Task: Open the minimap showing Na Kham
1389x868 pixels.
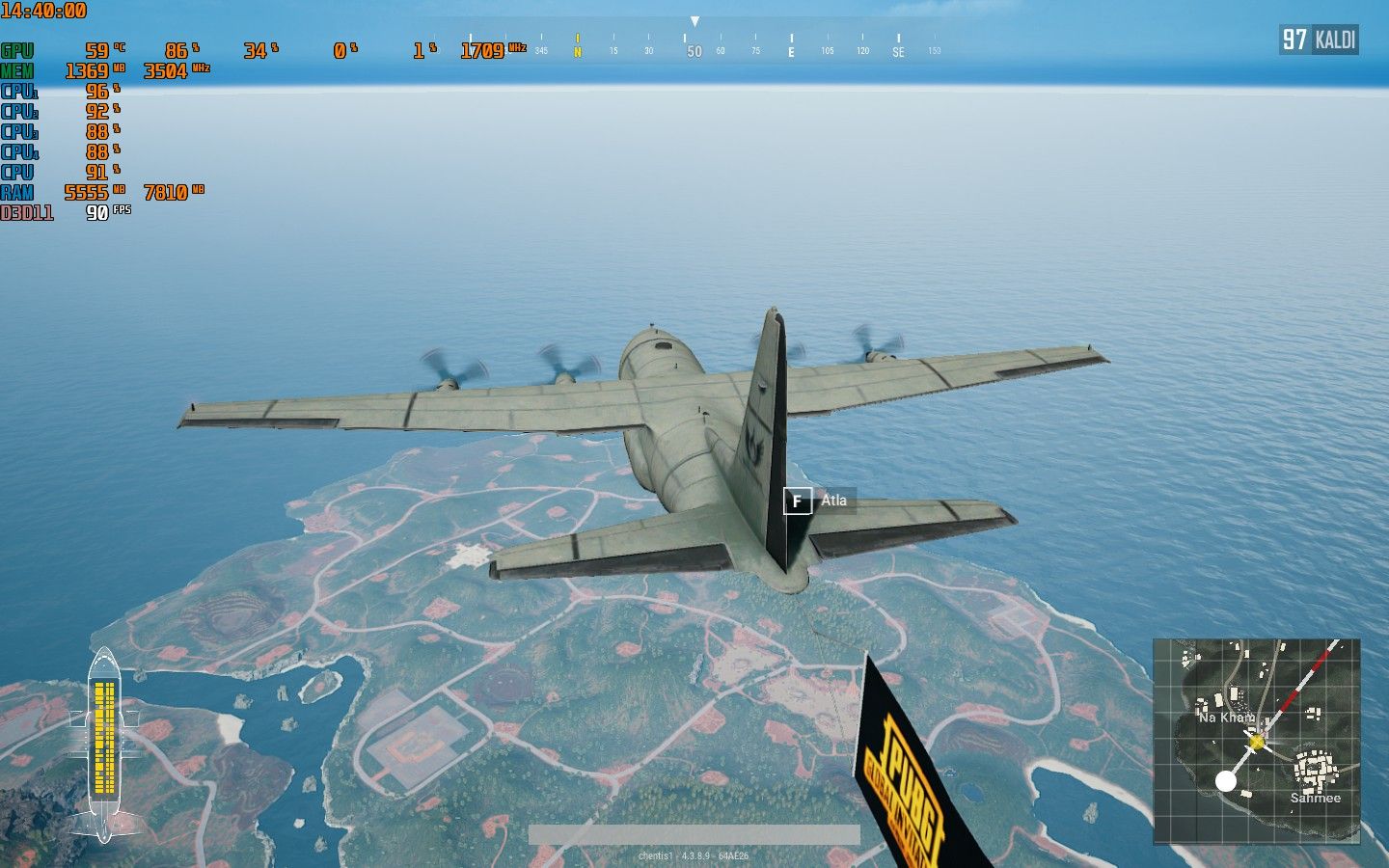Action: point(1256,740)
